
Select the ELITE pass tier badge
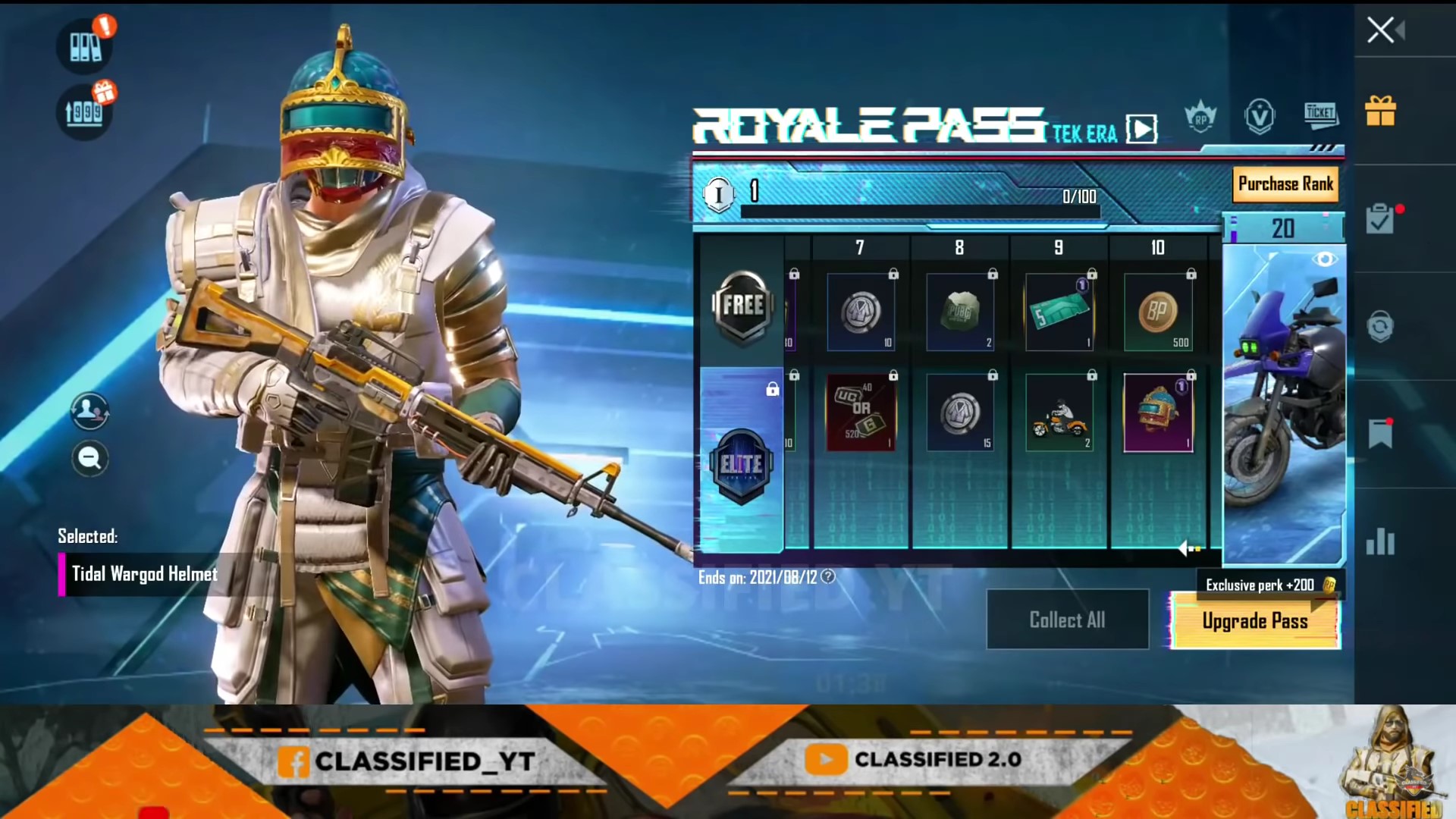tap(741, 465)
